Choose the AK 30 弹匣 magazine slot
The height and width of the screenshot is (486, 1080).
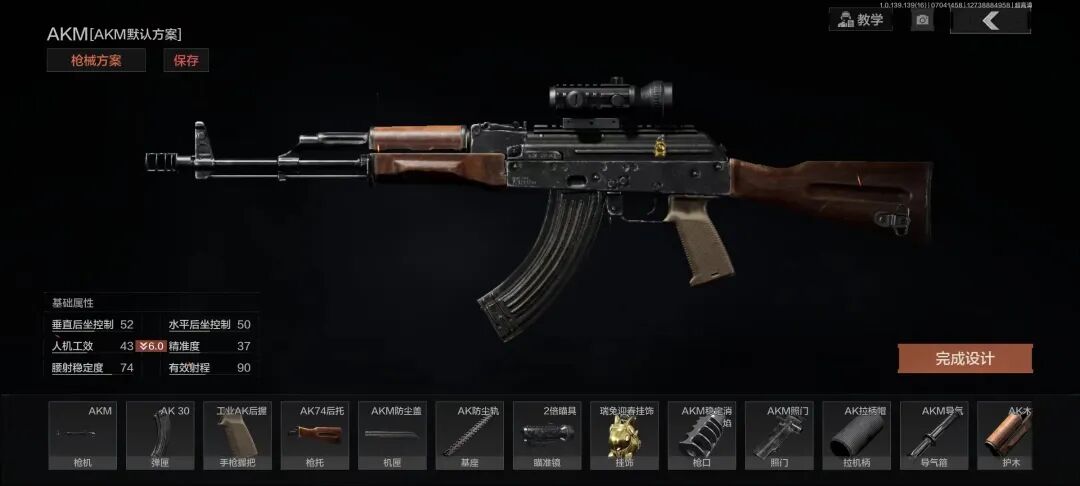[160, 435]
